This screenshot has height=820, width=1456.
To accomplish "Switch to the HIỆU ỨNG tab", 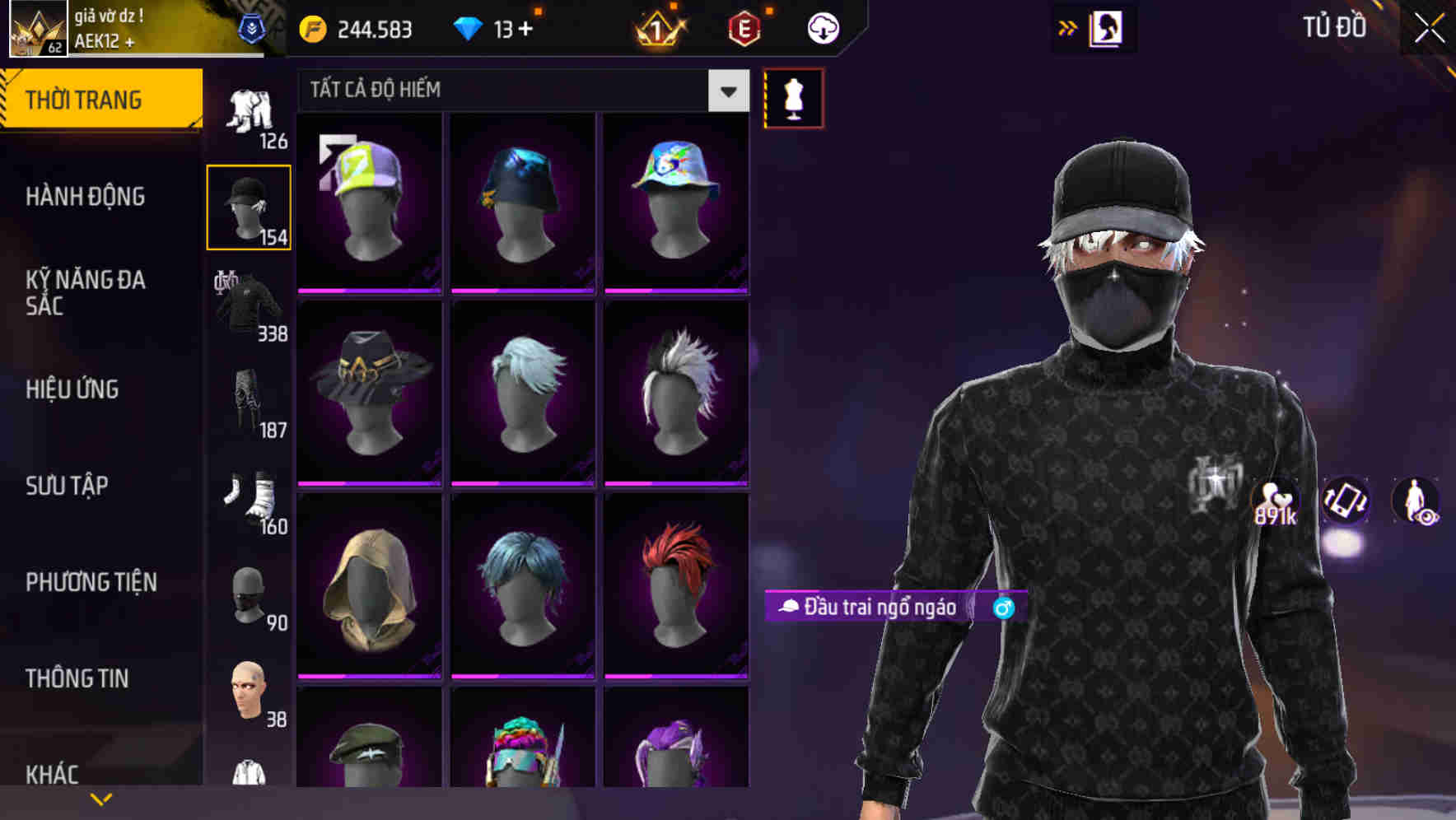I will pyautogui.click(x=74, y=389).
